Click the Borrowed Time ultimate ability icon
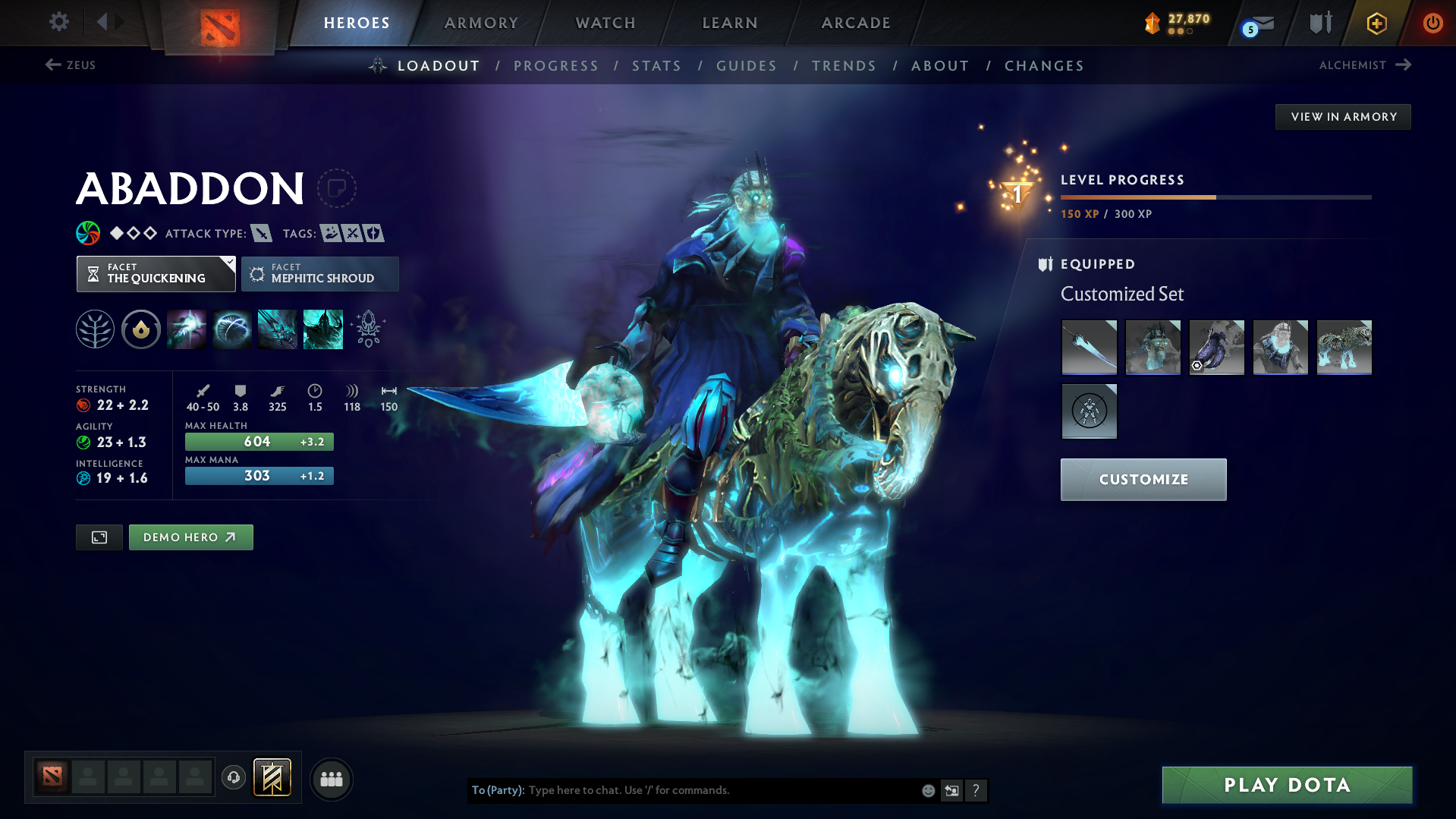This screenshot has height=819, width=1456. point(322,329)
